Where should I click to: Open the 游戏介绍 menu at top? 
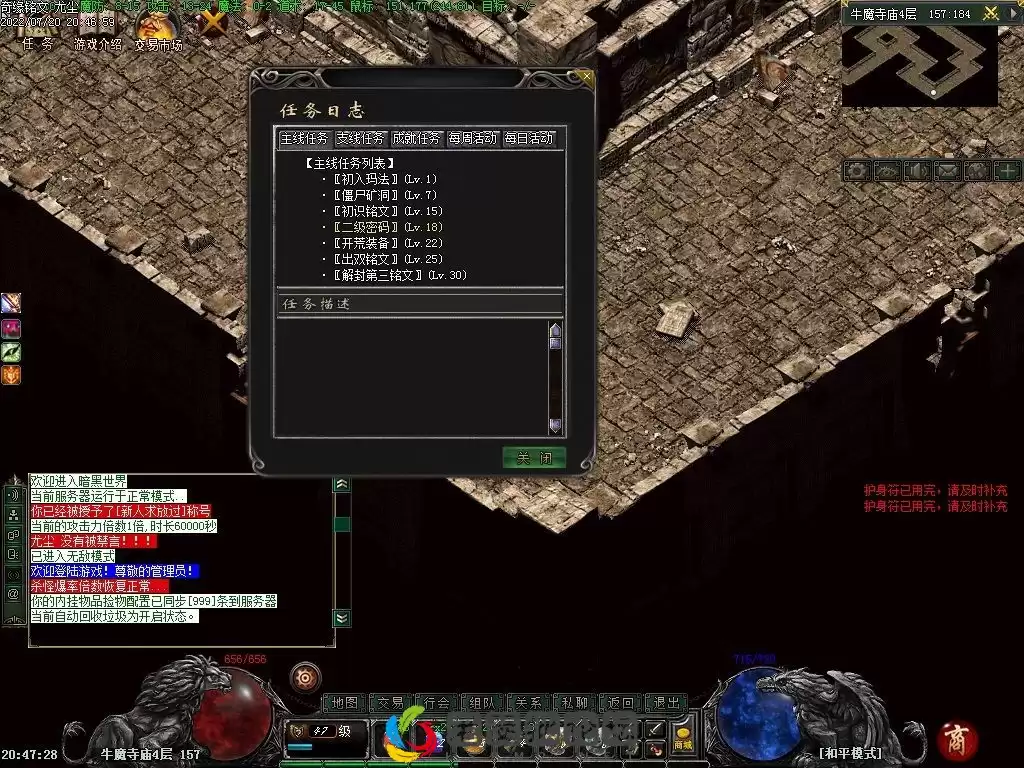pos(98,45)
